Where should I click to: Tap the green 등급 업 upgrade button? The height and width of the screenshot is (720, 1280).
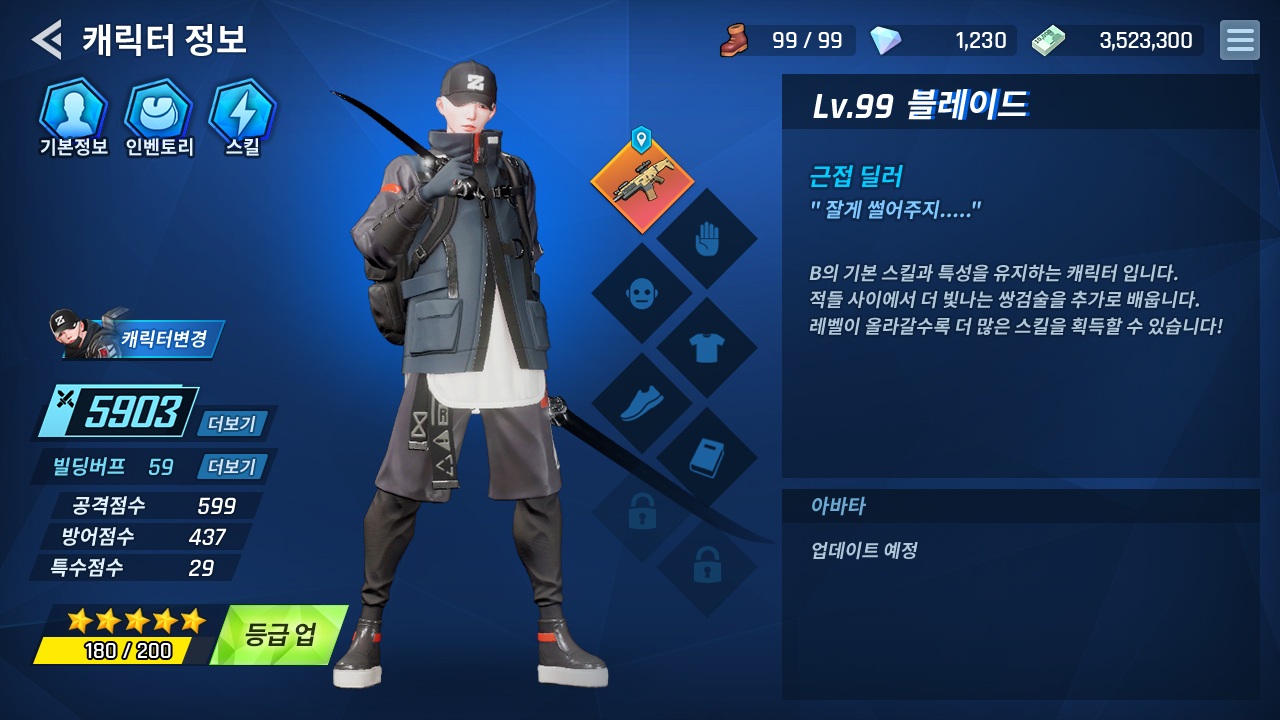pyautogui.click(x=281, y=635)
